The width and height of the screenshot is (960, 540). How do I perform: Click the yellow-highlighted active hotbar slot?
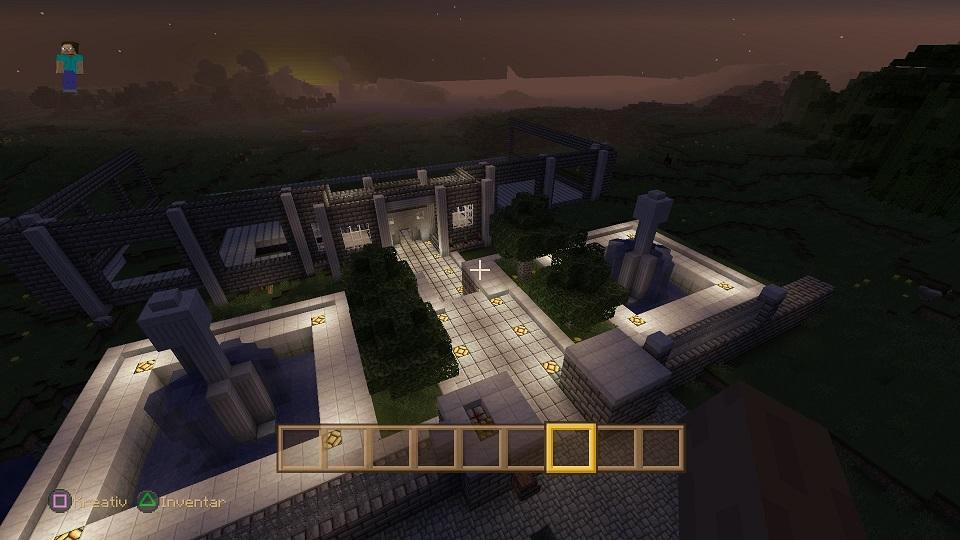[x=571, y=447]
